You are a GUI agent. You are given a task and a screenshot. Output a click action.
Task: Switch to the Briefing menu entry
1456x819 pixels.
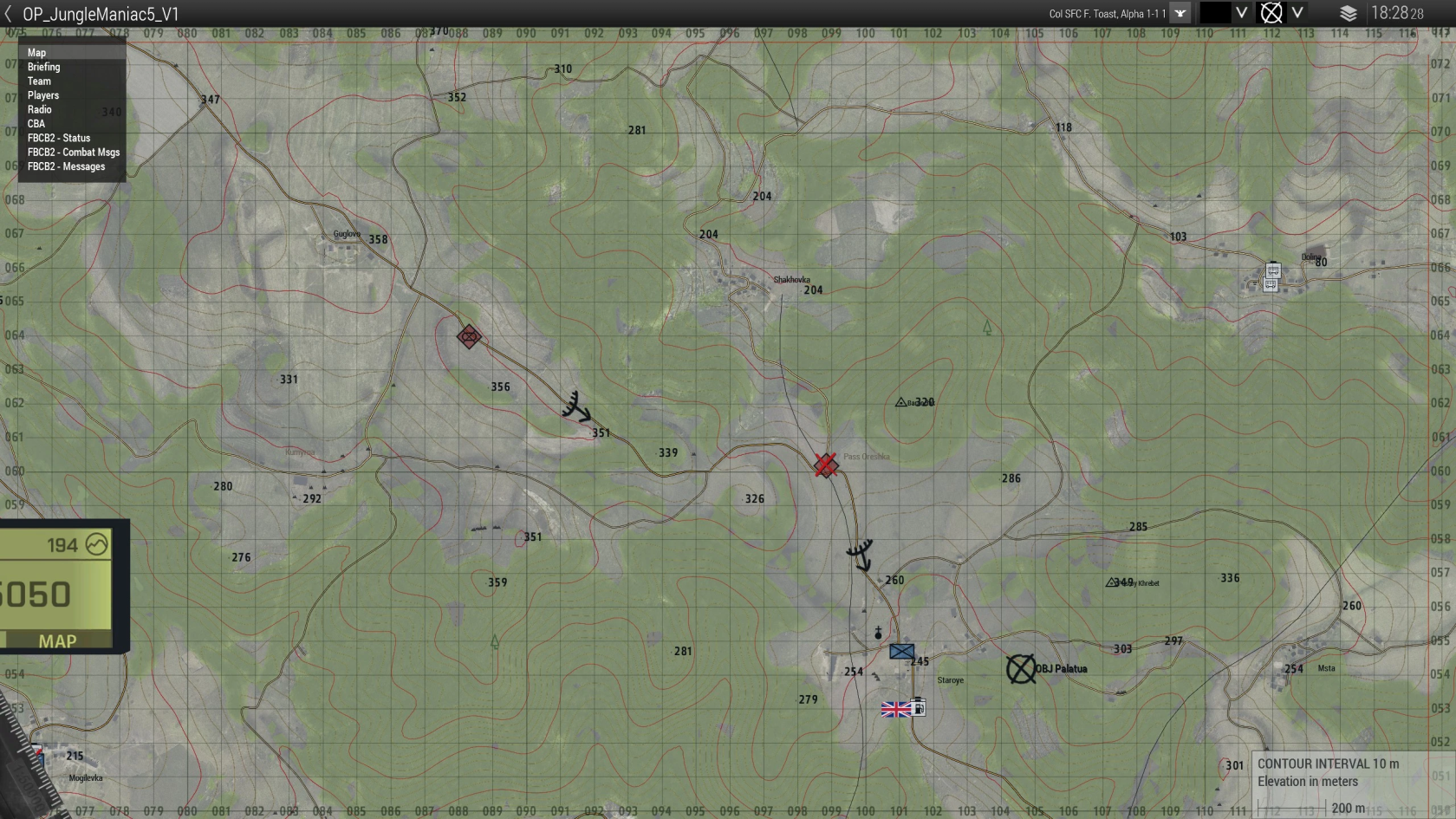click(44, 67)
